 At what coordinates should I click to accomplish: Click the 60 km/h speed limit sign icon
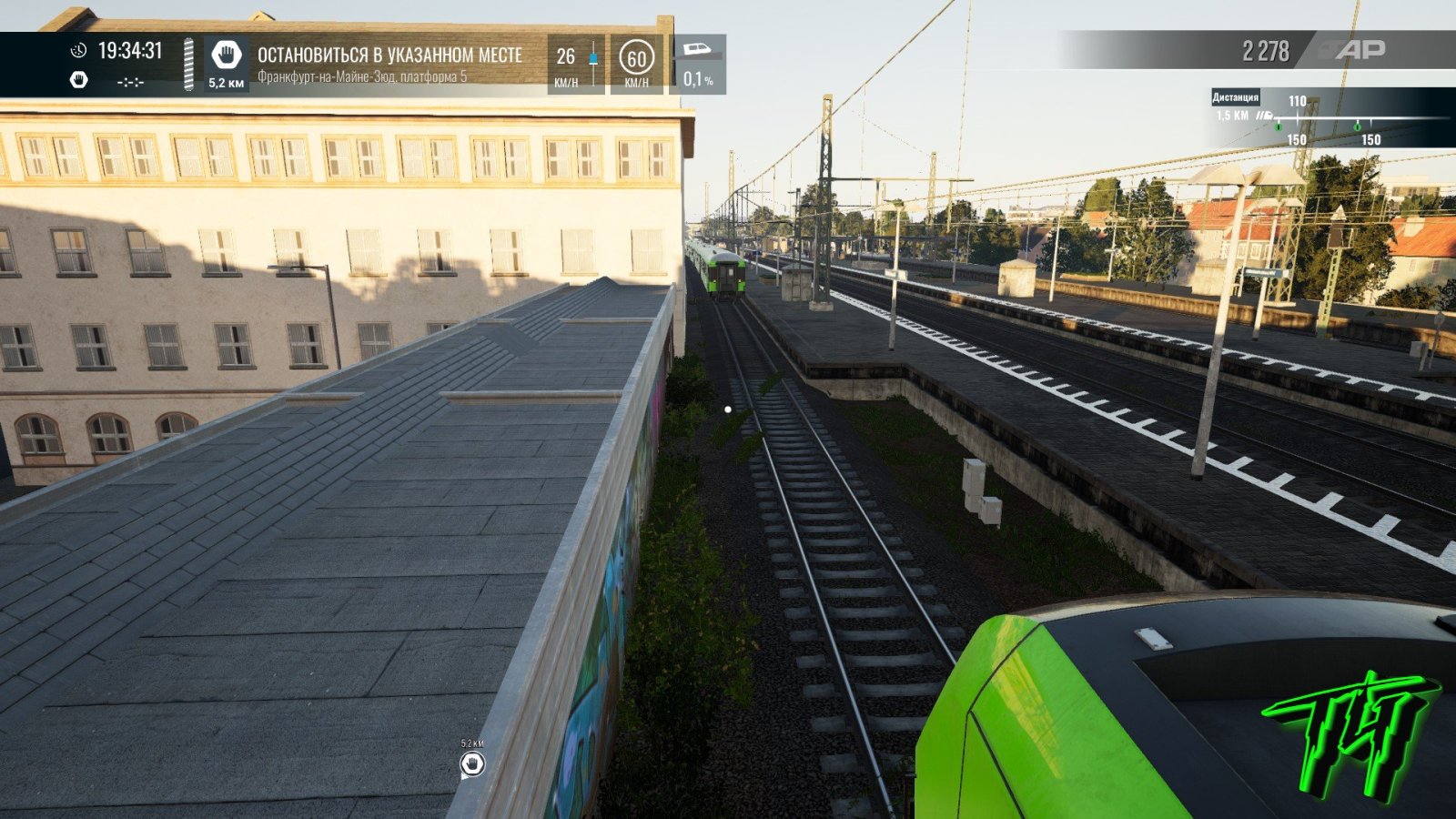click(636, 58)
